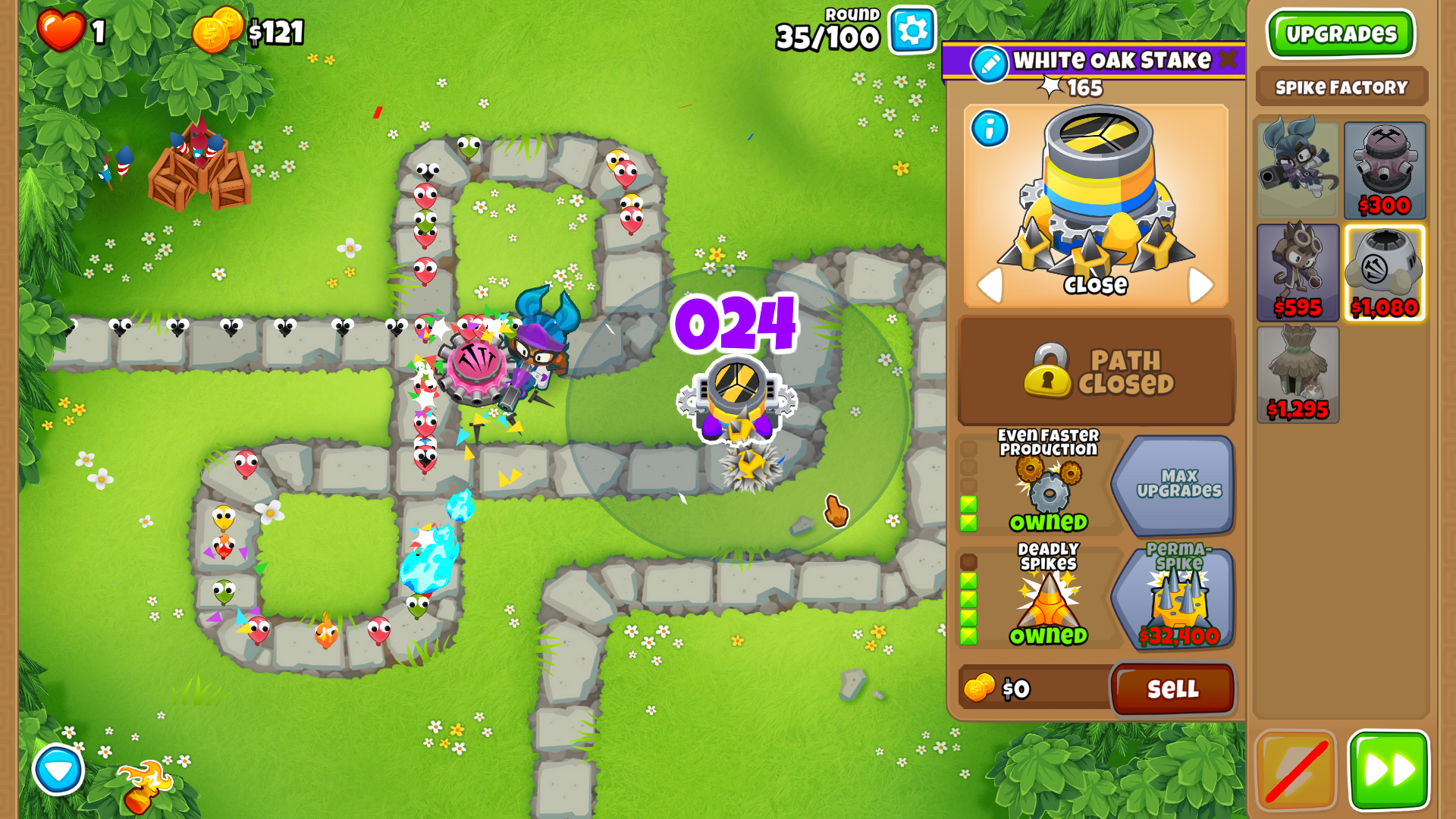Image resolution: width=1456 pixels, height=819 pixels.
Task: Select the hero tower portrait in shop
Action: (1298, 171)
